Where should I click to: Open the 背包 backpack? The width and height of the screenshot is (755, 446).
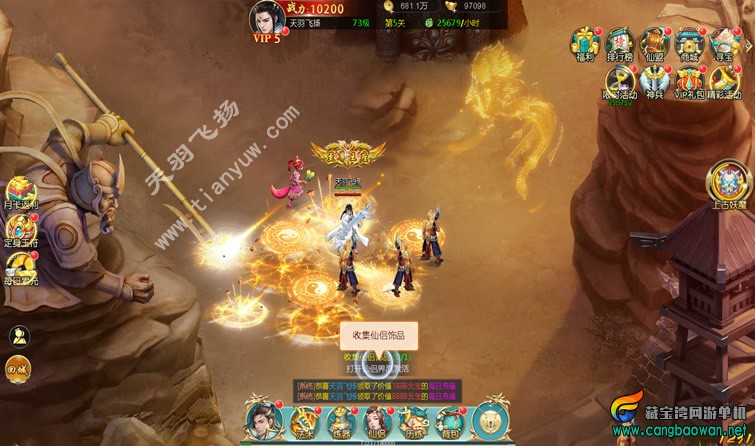coord(451,420)
